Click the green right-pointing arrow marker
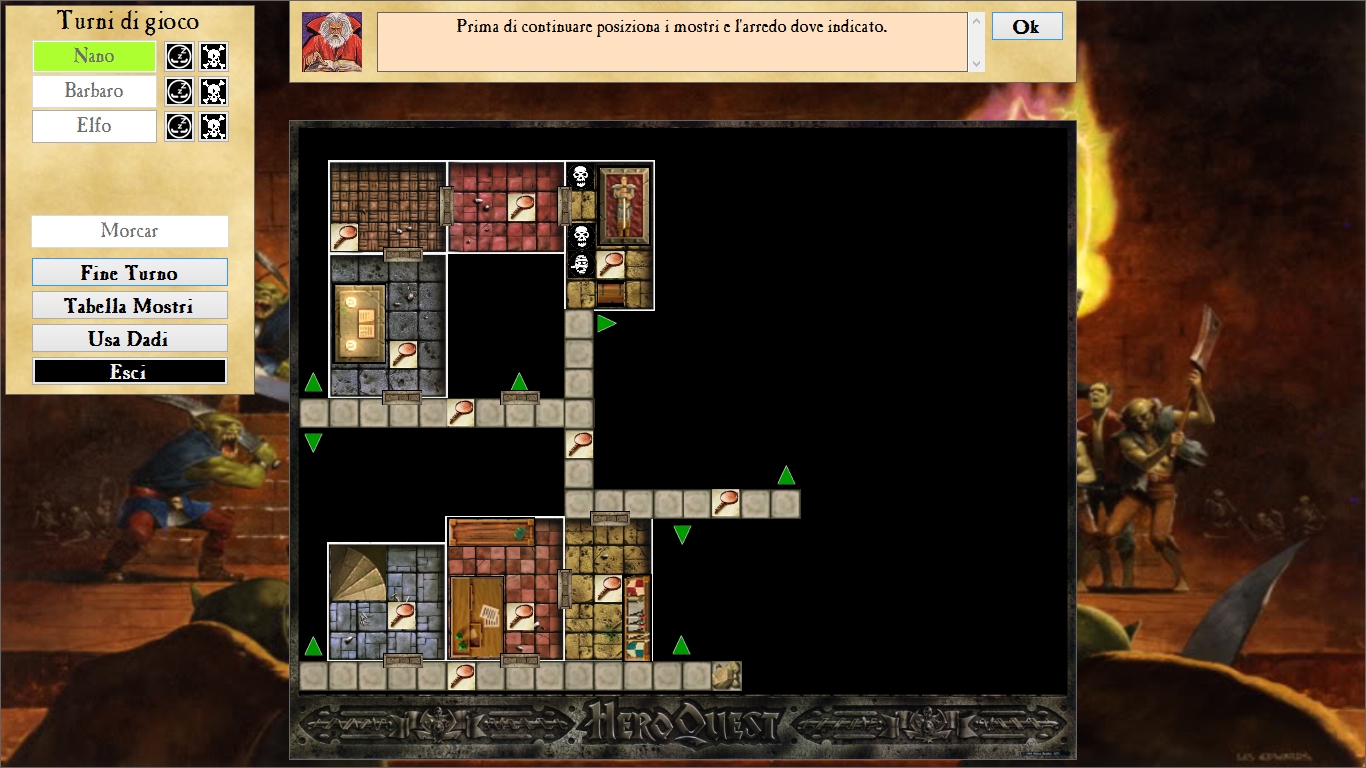Screen dimensions: 1366x768 606,323
